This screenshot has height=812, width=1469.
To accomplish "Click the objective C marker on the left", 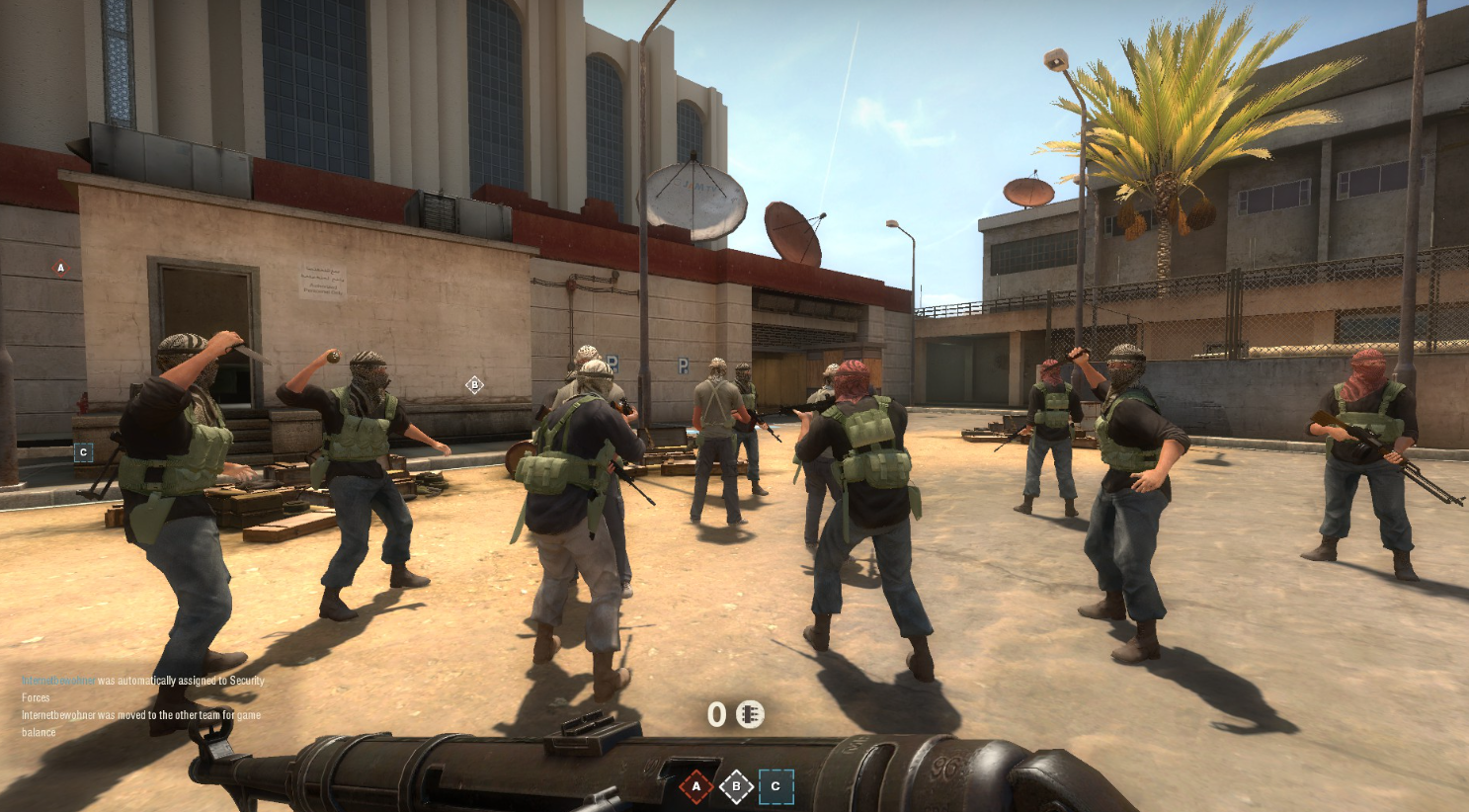I will pos(84,452).
